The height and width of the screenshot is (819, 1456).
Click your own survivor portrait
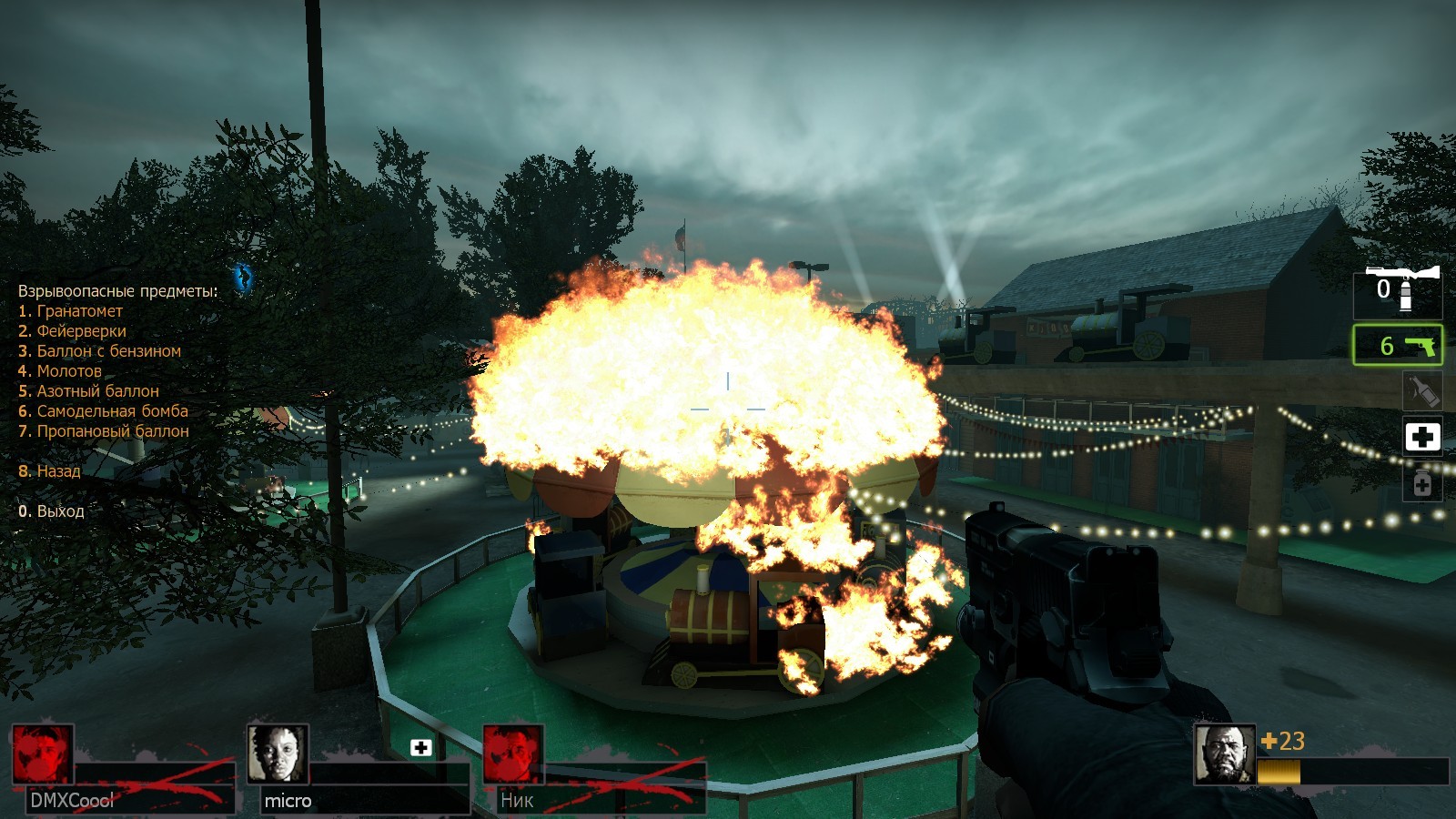(1224, 753)
